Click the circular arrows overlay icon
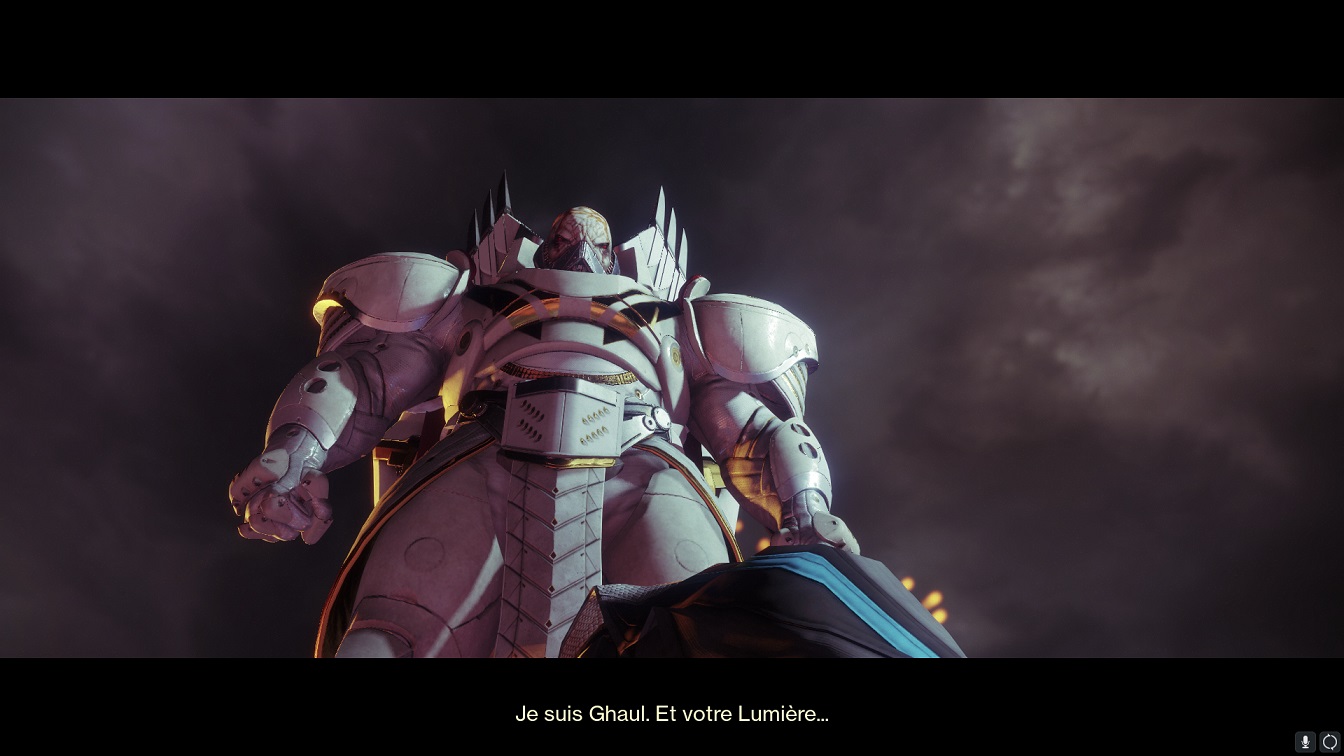The width and height of the screenshot is (1344, 756). pos(1329,742)
